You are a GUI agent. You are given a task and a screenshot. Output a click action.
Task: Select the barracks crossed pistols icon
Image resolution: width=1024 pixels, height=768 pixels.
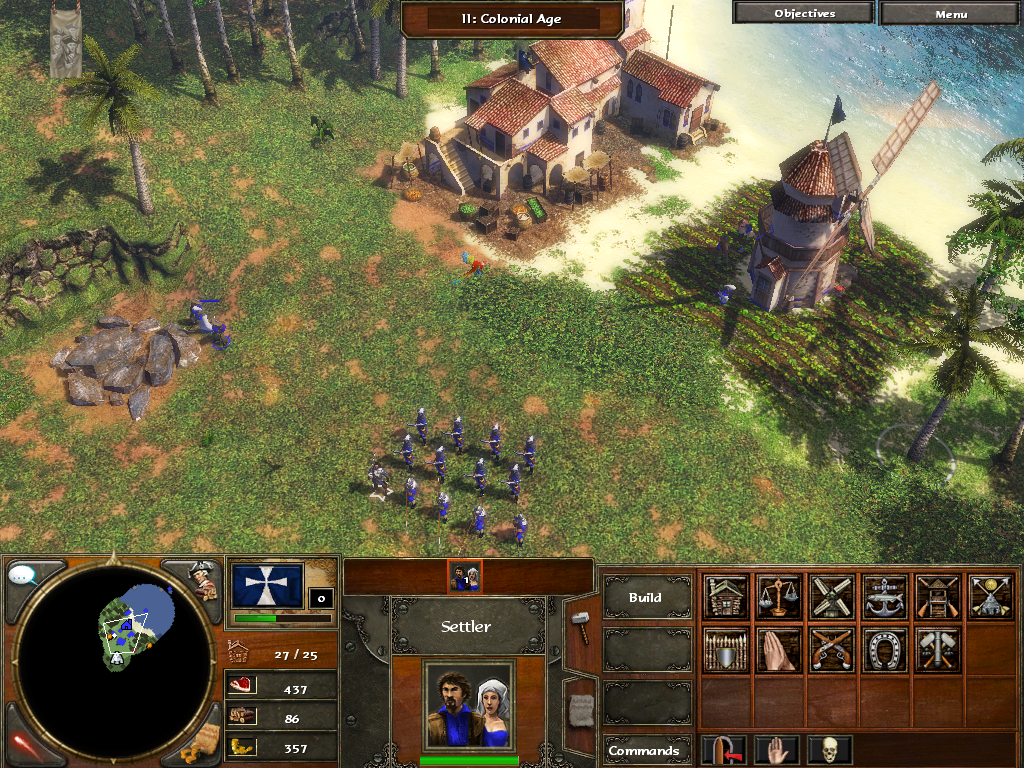pyautogui.click(x=832, y=650)
